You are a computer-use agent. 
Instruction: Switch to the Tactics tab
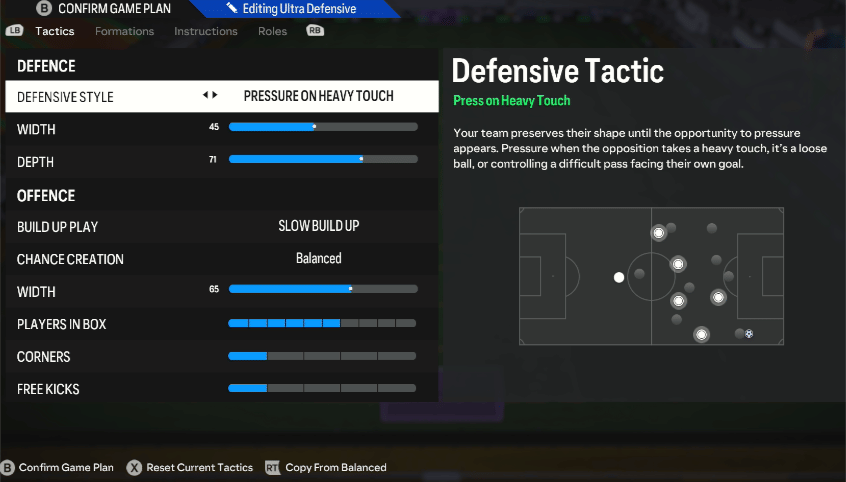[x=55, y=31]
